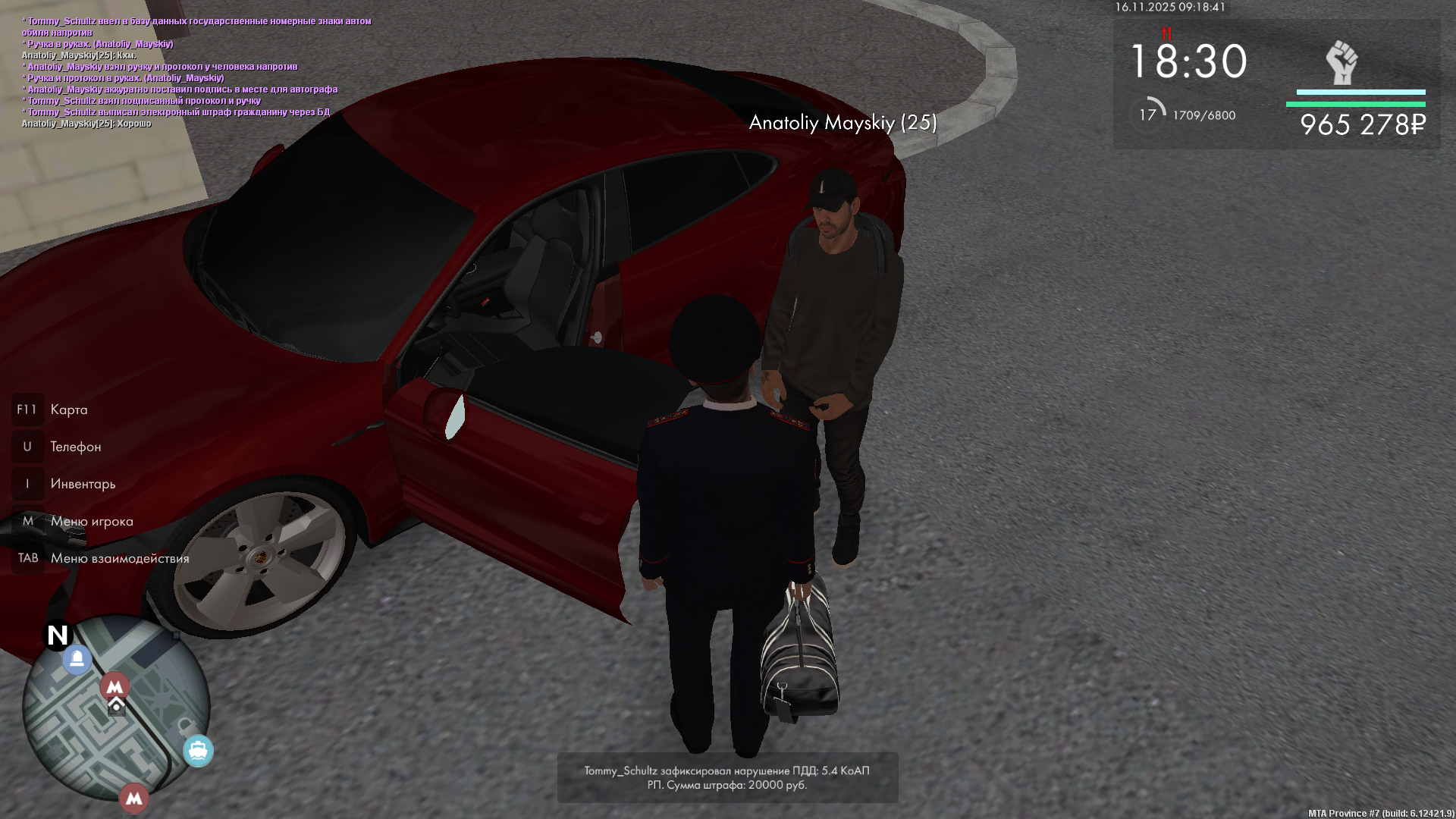Select the metro marker beside the house icon
Screen dimensions: 1456x819
[115, 687]
